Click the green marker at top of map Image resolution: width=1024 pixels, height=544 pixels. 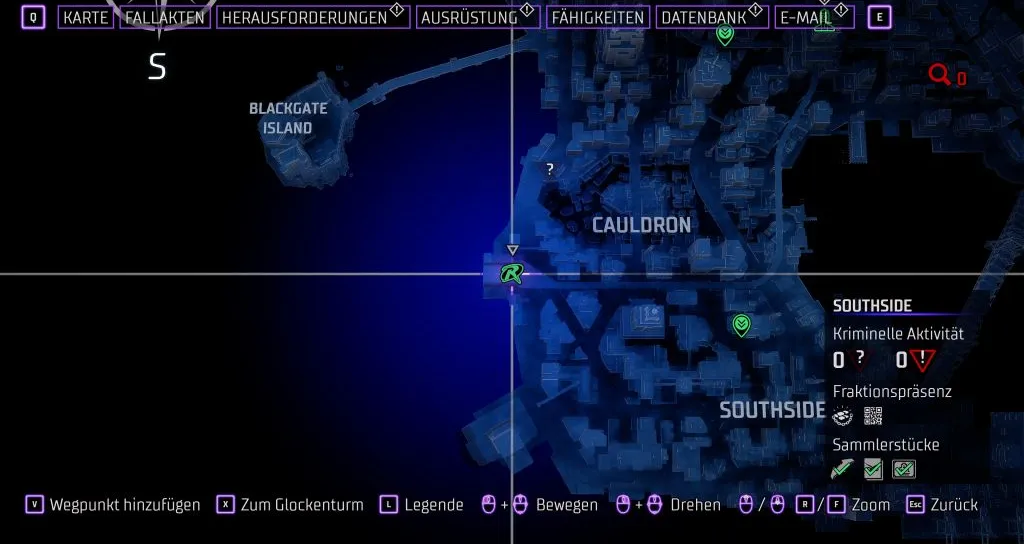click(725, 35)
